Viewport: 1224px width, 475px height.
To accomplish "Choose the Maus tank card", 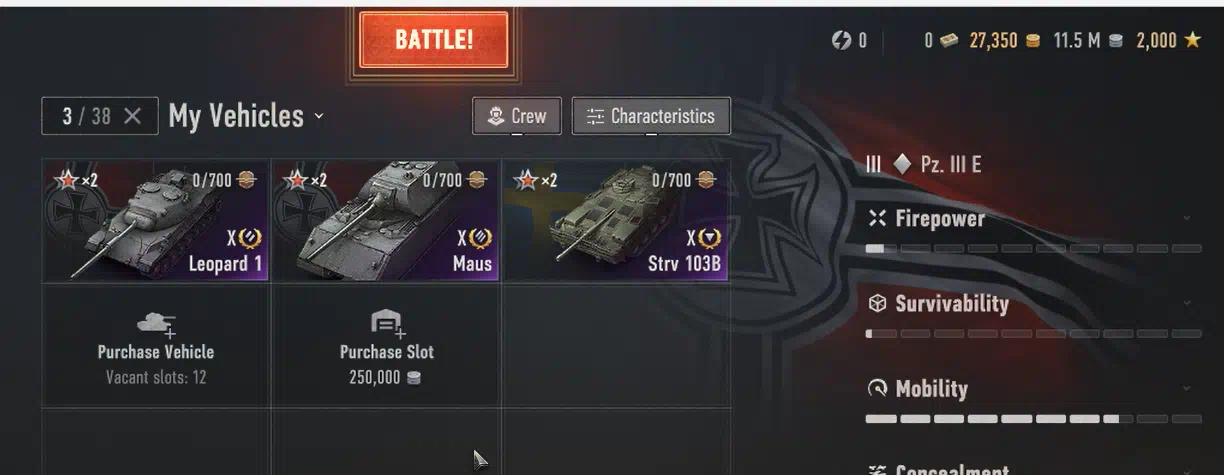I will click(x=385, y=221).
